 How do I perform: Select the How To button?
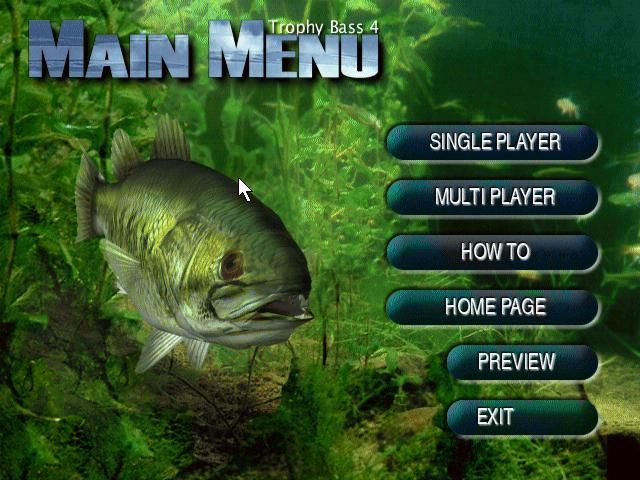tap(493, 252)
